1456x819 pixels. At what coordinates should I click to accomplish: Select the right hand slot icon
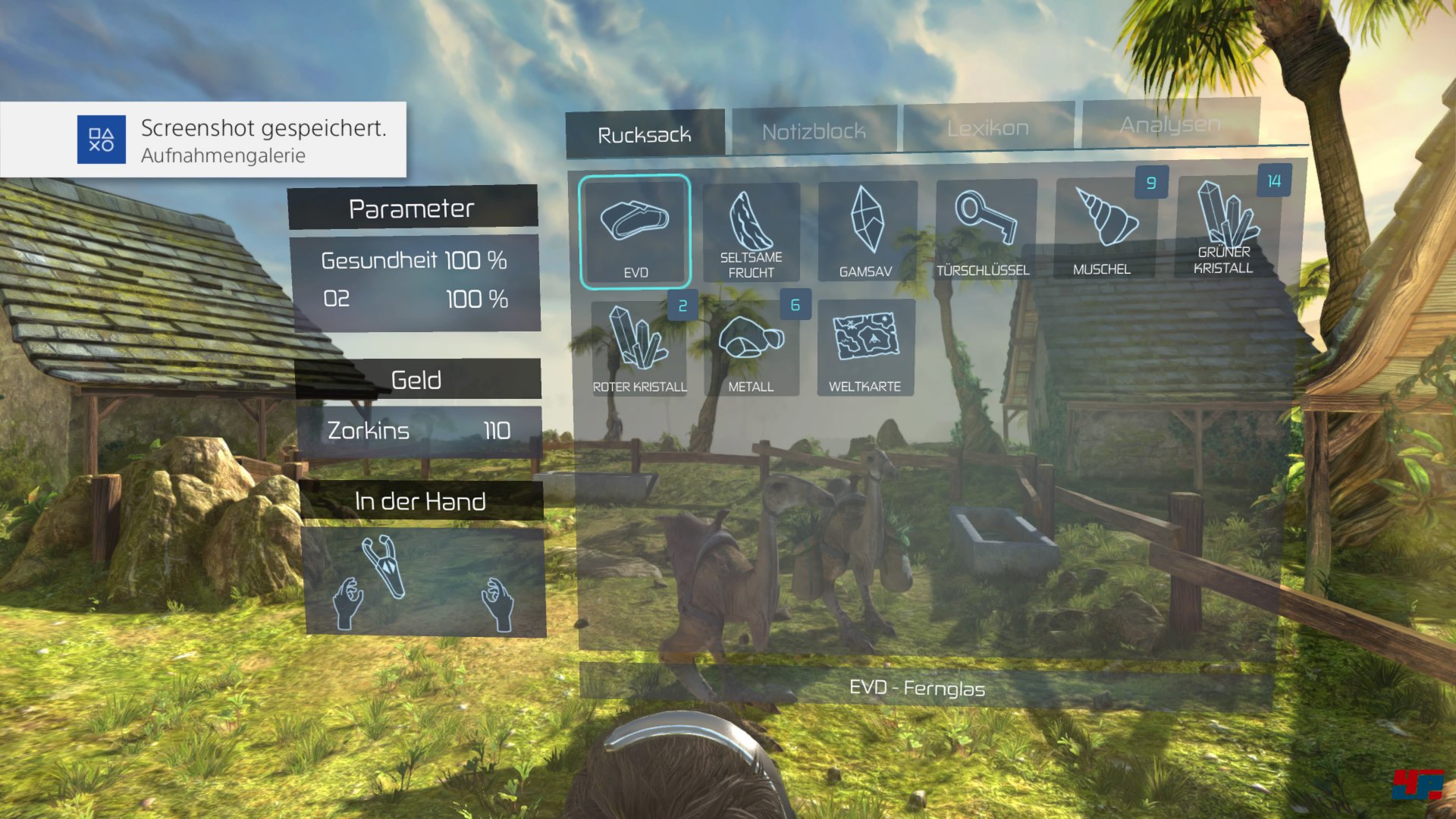[x=498, y=603]
